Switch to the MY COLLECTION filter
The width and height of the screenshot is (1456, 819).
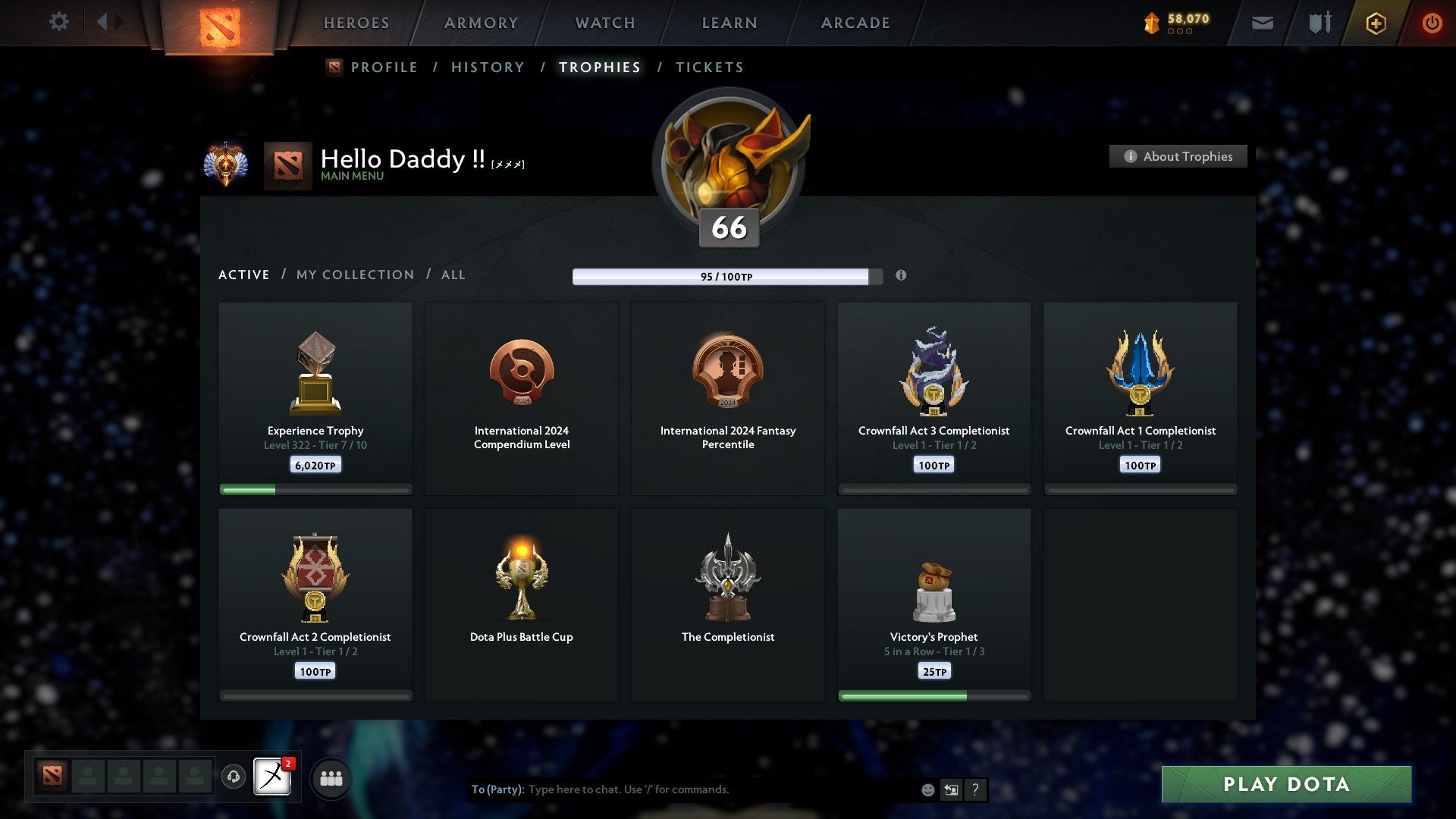point(354,275)
